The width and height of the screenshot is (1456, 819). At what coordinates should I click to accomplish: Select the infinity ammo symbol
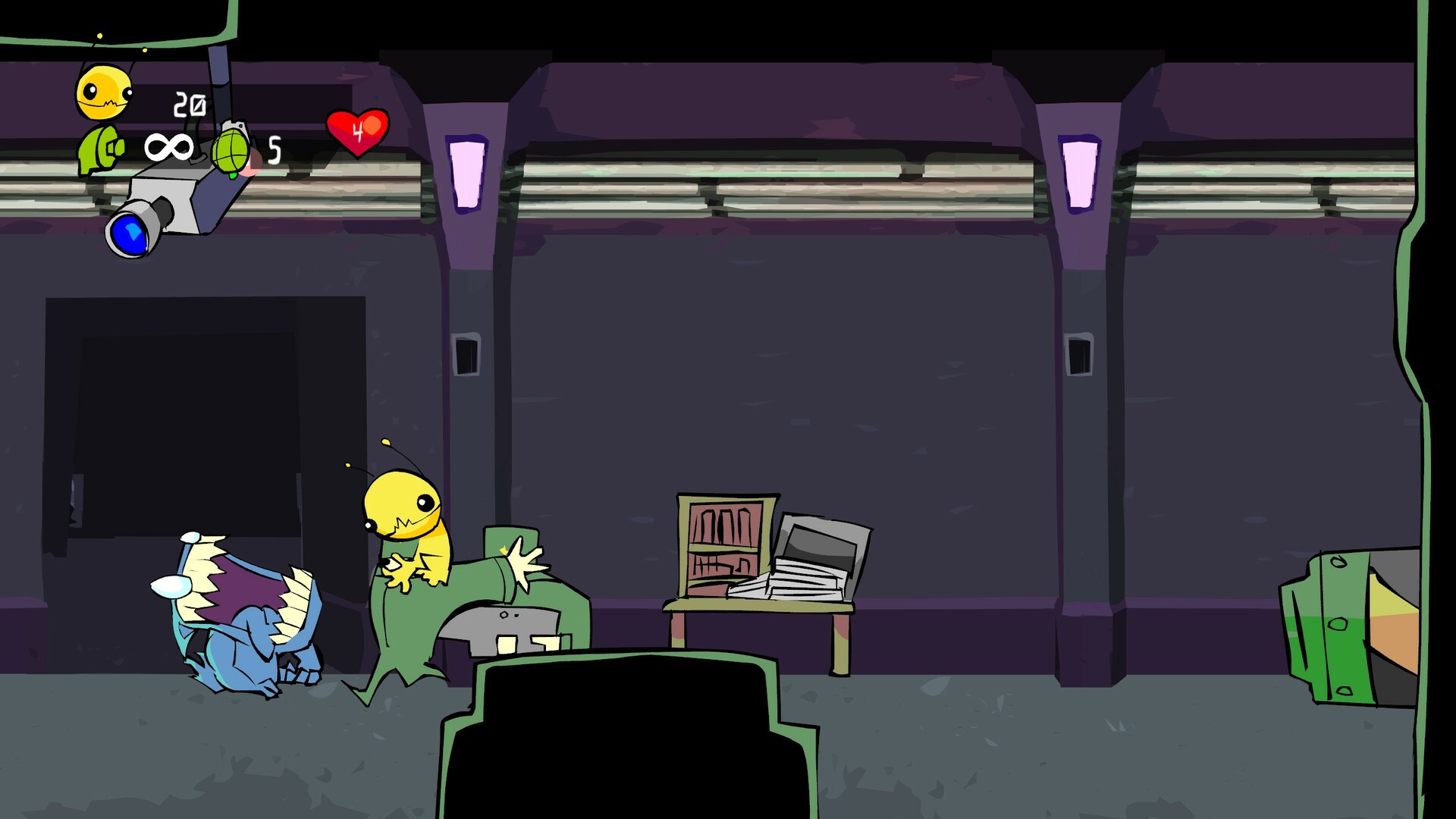(168, 146)
